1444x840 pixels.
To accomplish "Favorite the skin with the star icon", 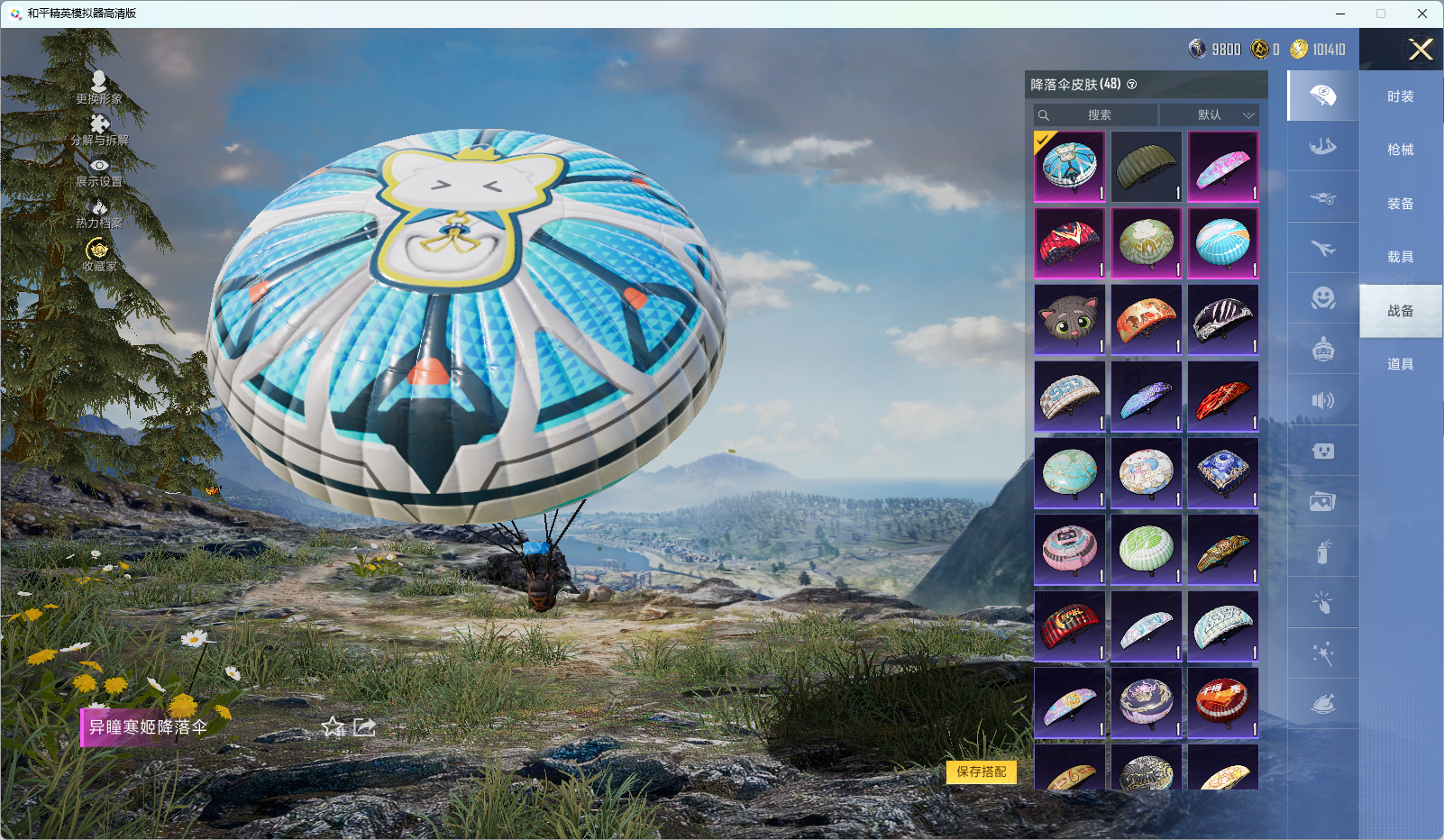I will click(334, 726).
